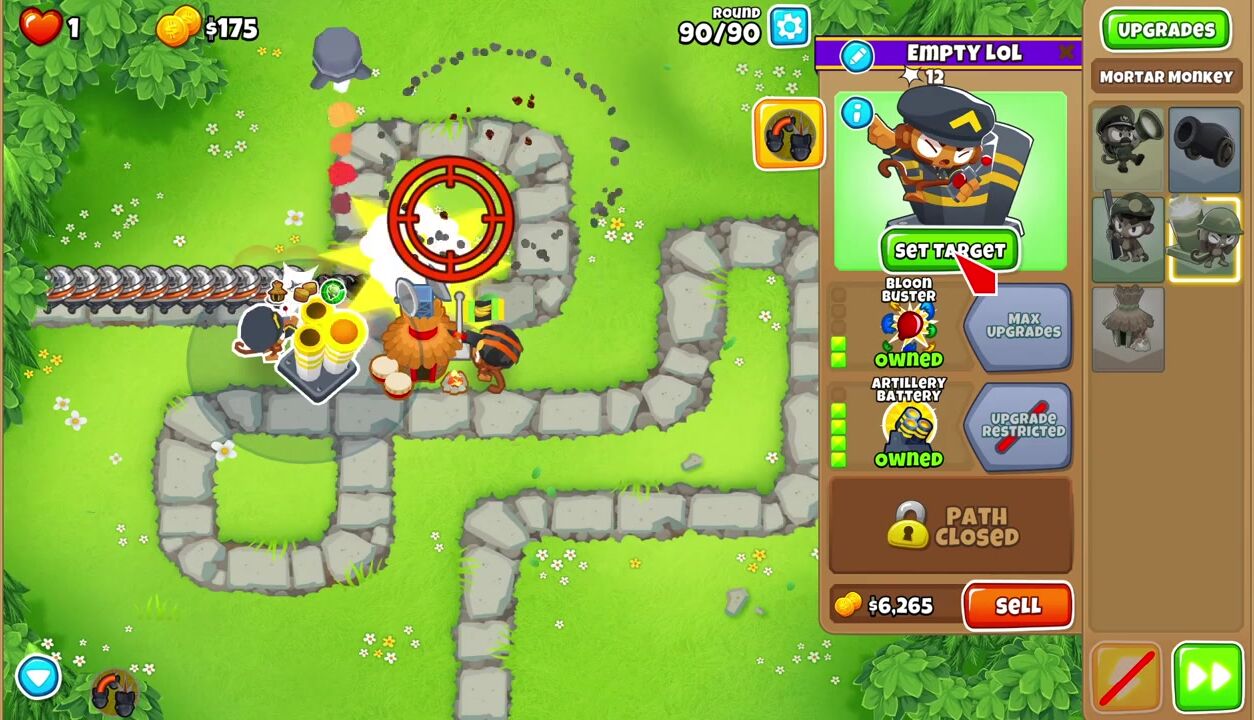Select the Bloon Buster upgrade icon
The height and width of the screenshot is (720, 1254).
pos(908,324)
